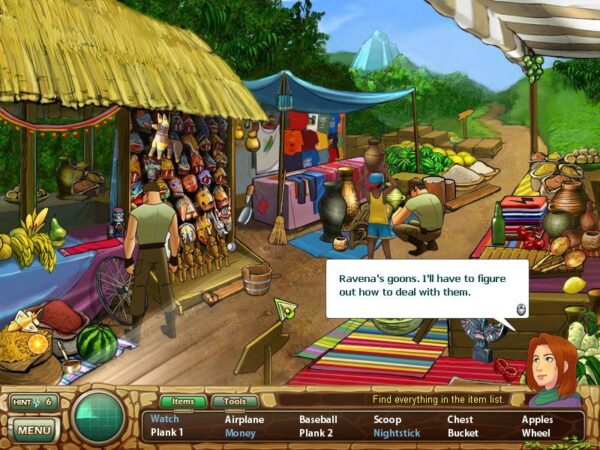Choose Baseball from the item list
600x450 pixels.
pos(318,420)
